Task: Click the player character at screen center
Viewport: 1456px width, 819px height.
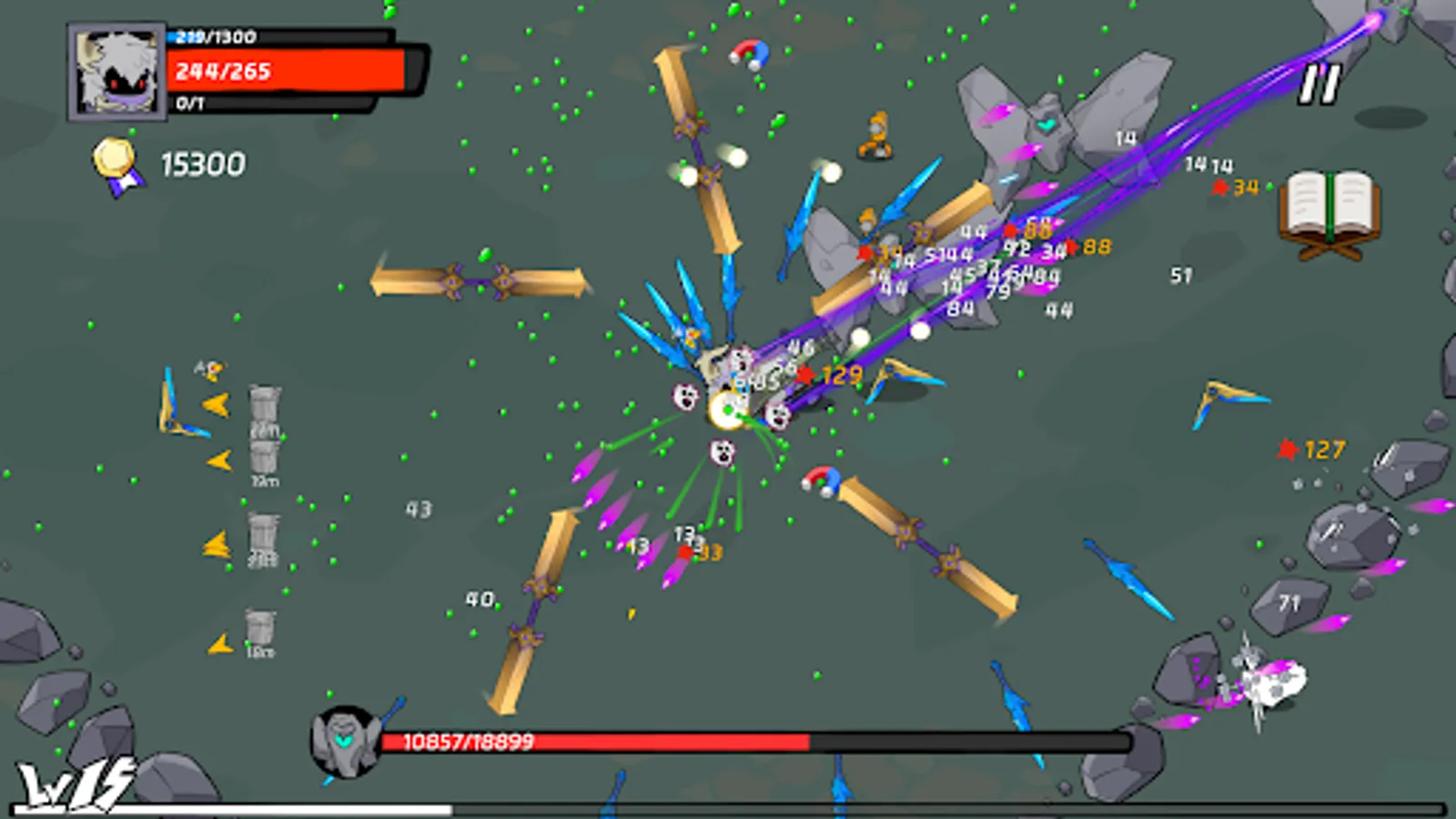Action: tap(728, 409)
